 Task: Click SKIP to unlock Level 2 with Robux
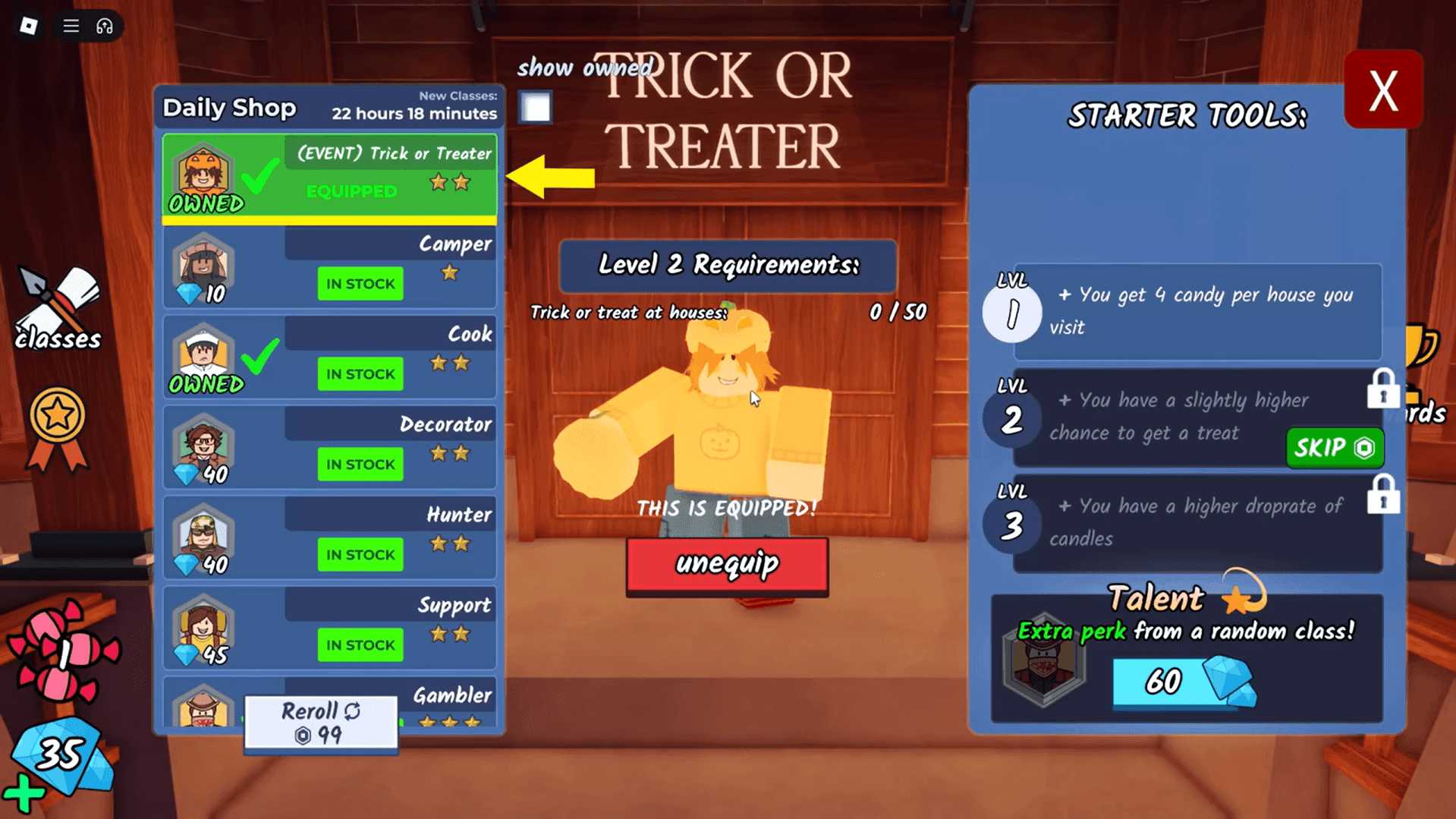[1333, 449]
